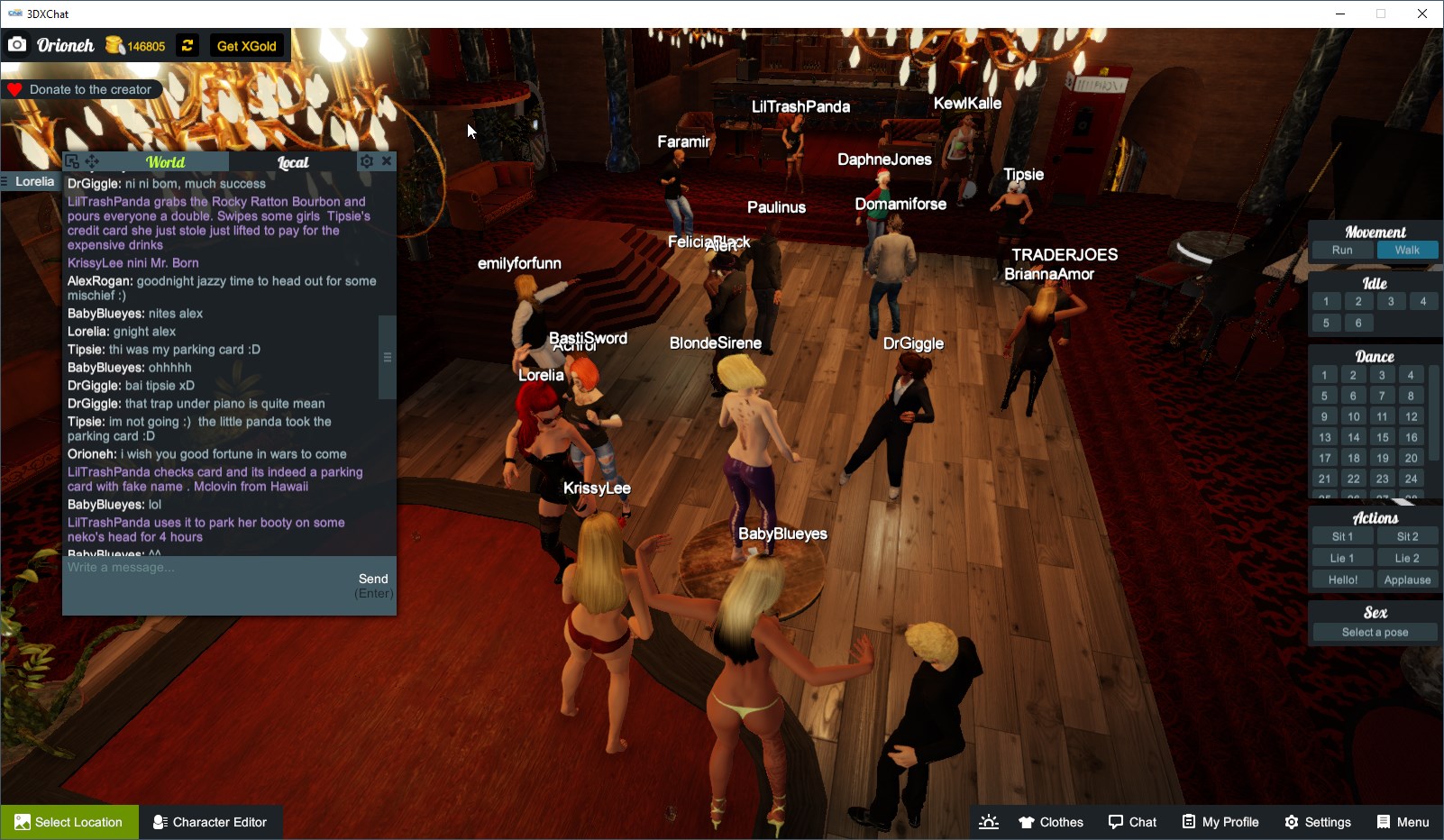This screenshot has width=1444, height=840.
Task: Switch movement mode to Run
Action: click(x=1342, y=250)
